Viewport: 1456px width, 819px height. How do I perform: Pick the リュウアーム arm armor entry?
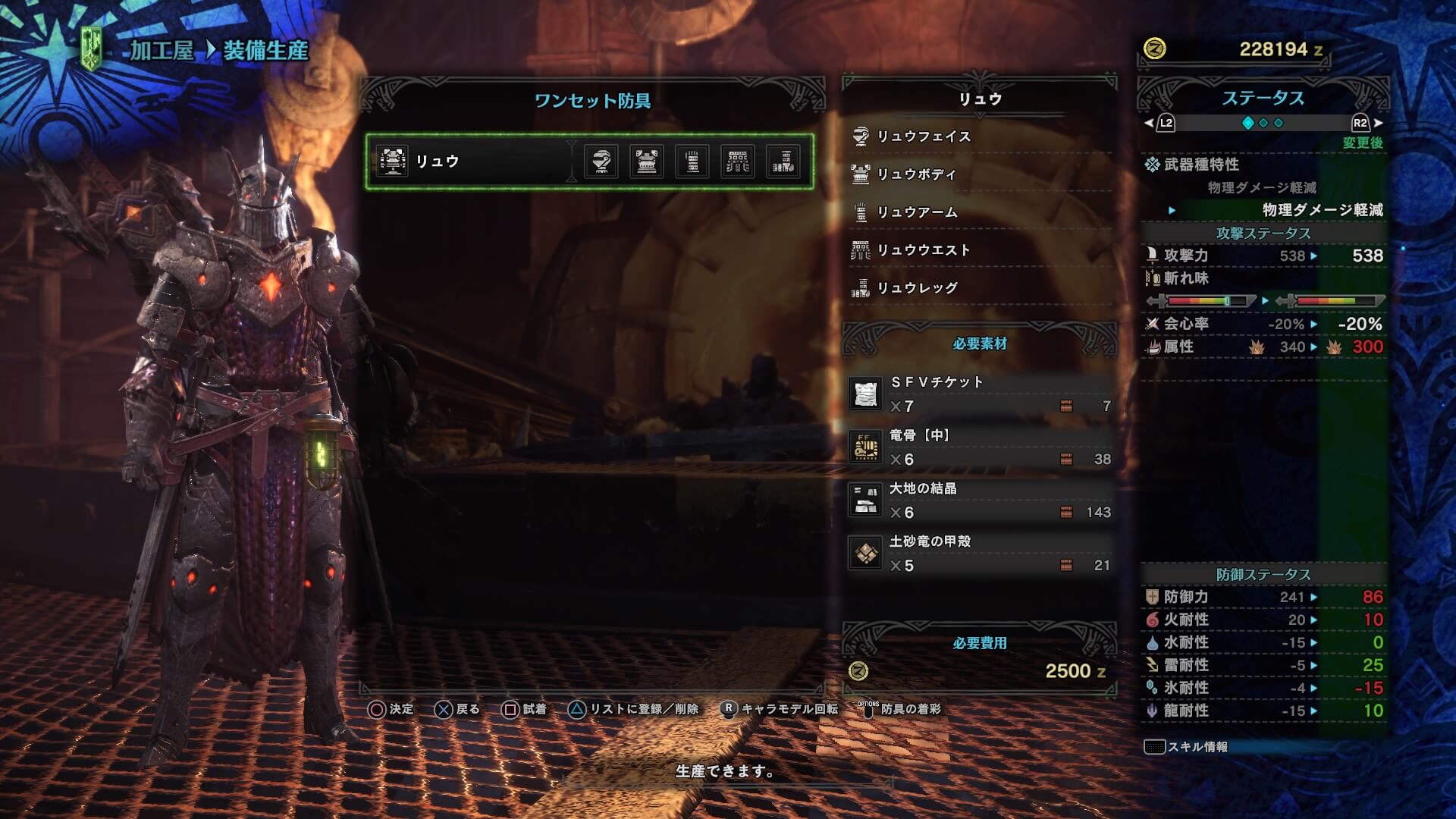click(917, 212)
